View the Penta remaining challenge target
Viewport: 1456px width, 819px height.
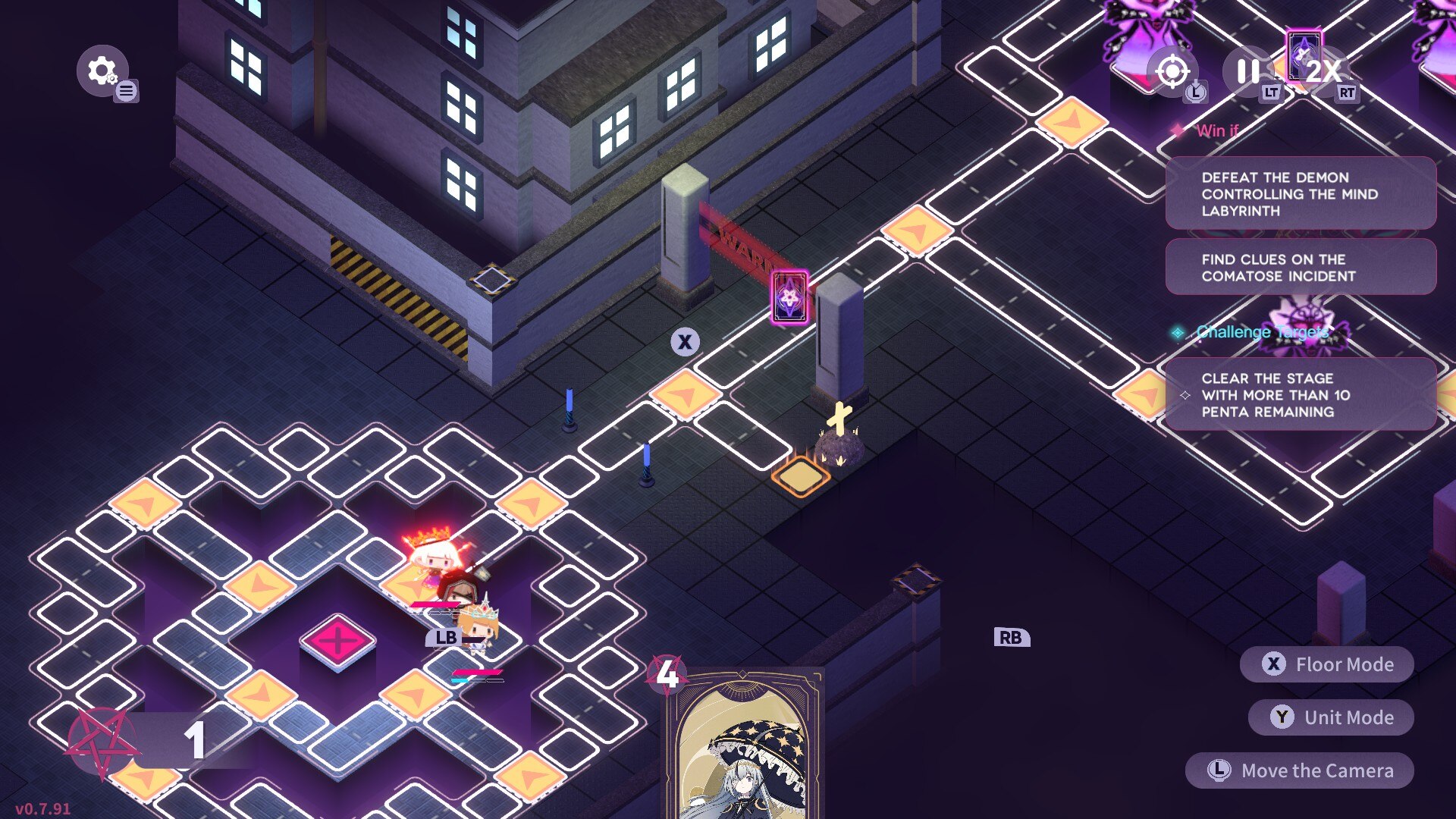tap(1301, 395)
